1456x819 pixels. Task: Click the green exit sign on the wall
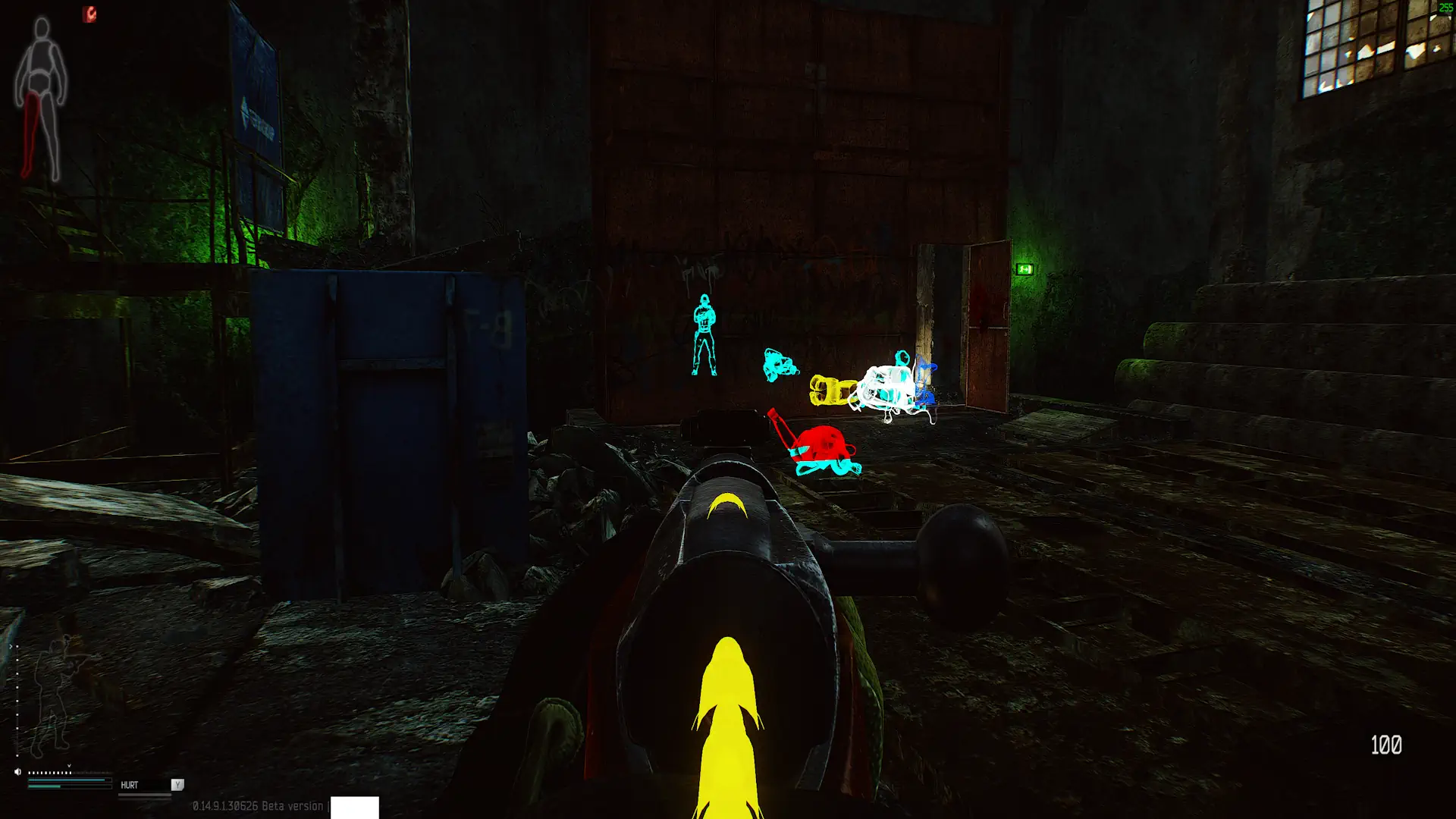pos(1024,269)
